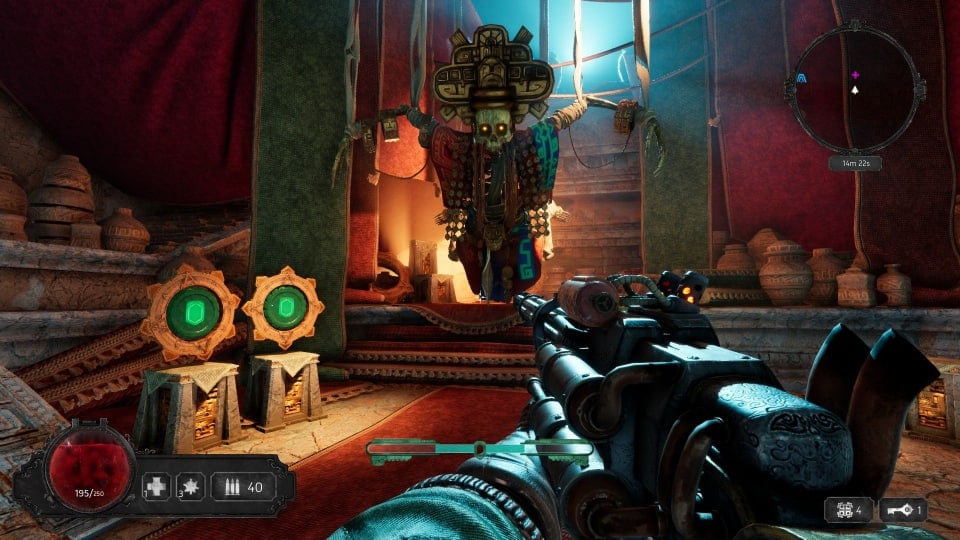Click the square knot currency icon
Viewport: 960px width, 540px height.
840,510
